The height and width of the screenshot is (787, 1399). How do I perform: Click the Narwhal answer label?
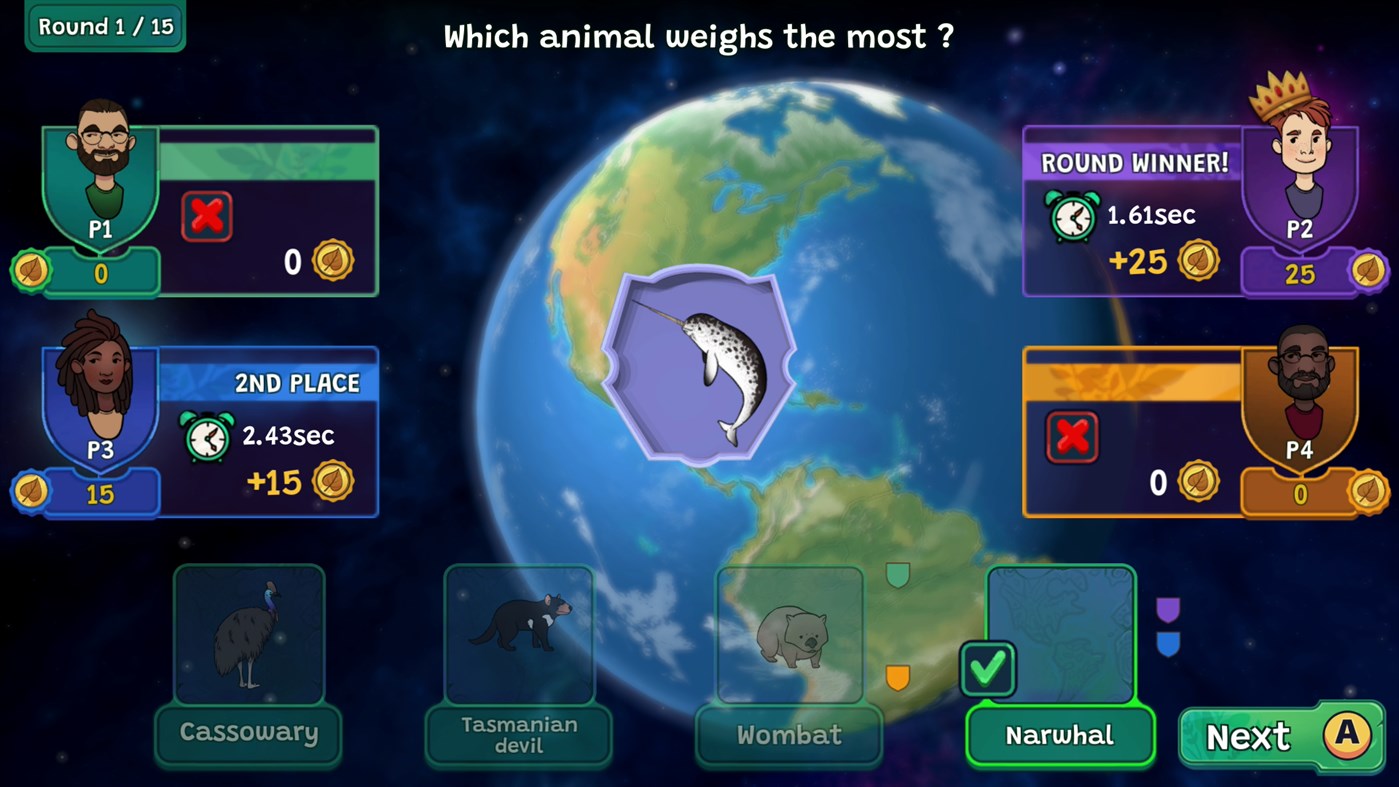[1060, 735]
